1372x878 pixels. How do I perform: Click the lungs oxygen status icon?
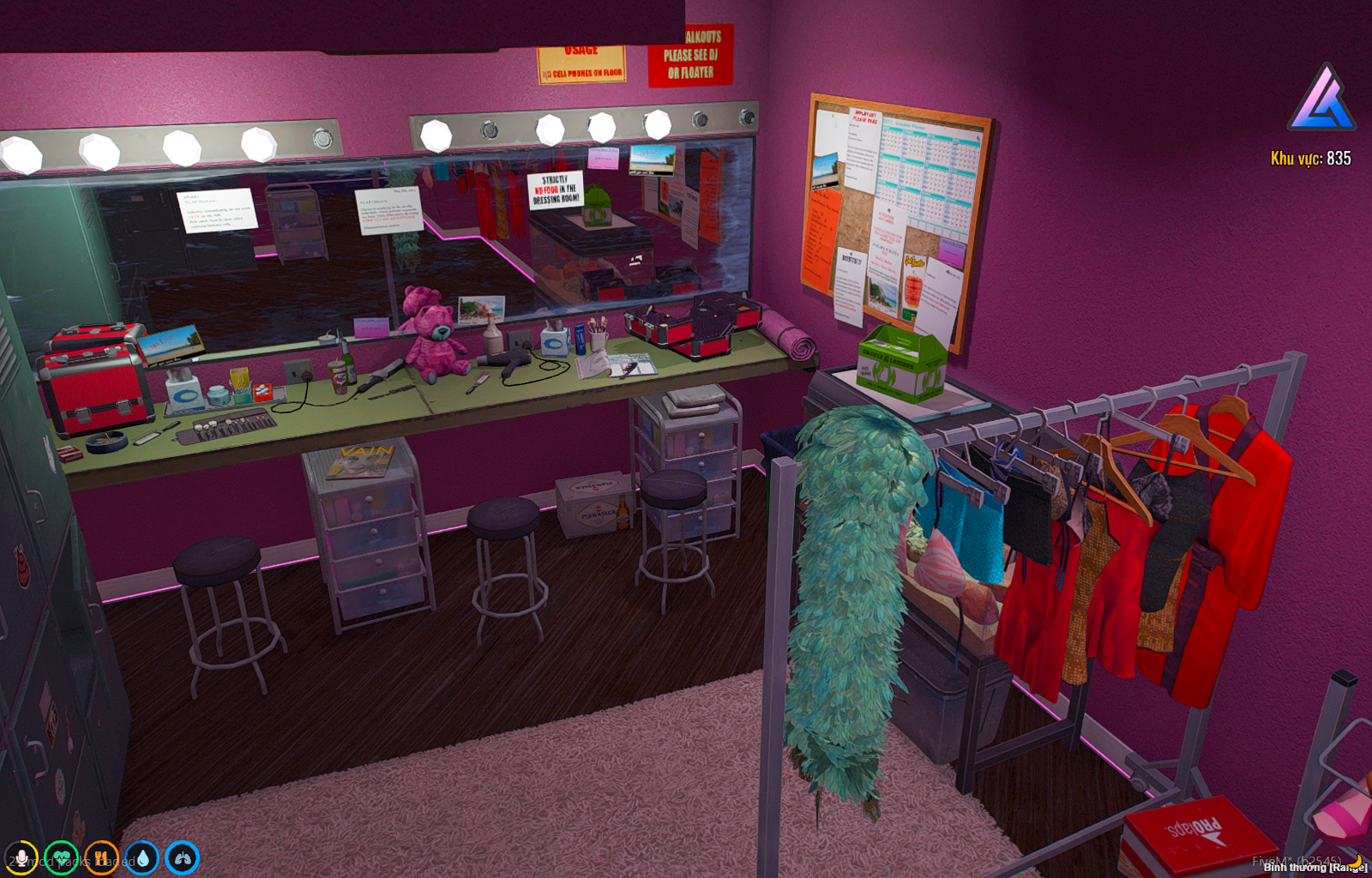point(183,857)
